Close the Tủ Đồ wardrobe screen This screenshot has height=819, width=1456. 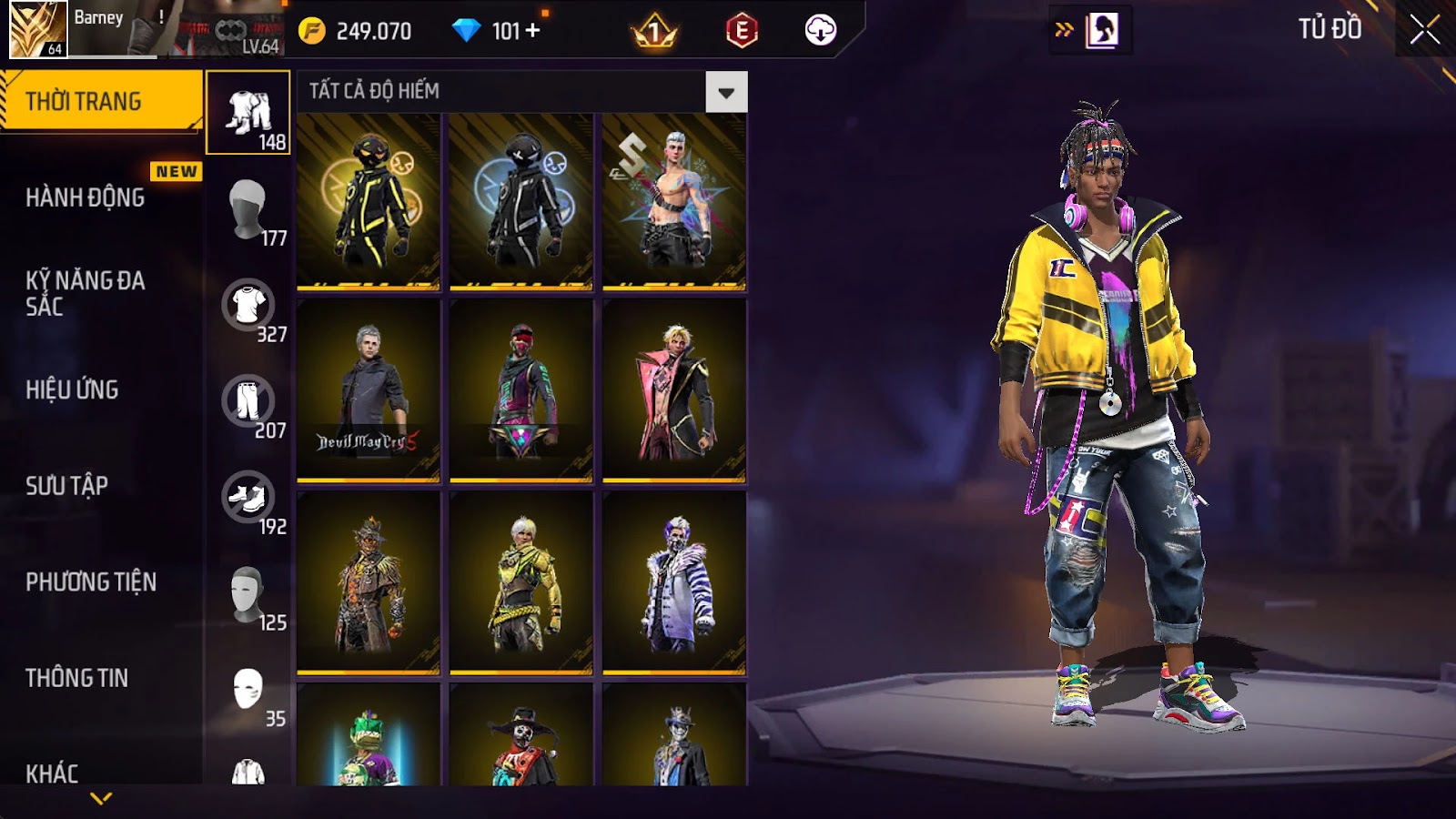click(1424, 30)
